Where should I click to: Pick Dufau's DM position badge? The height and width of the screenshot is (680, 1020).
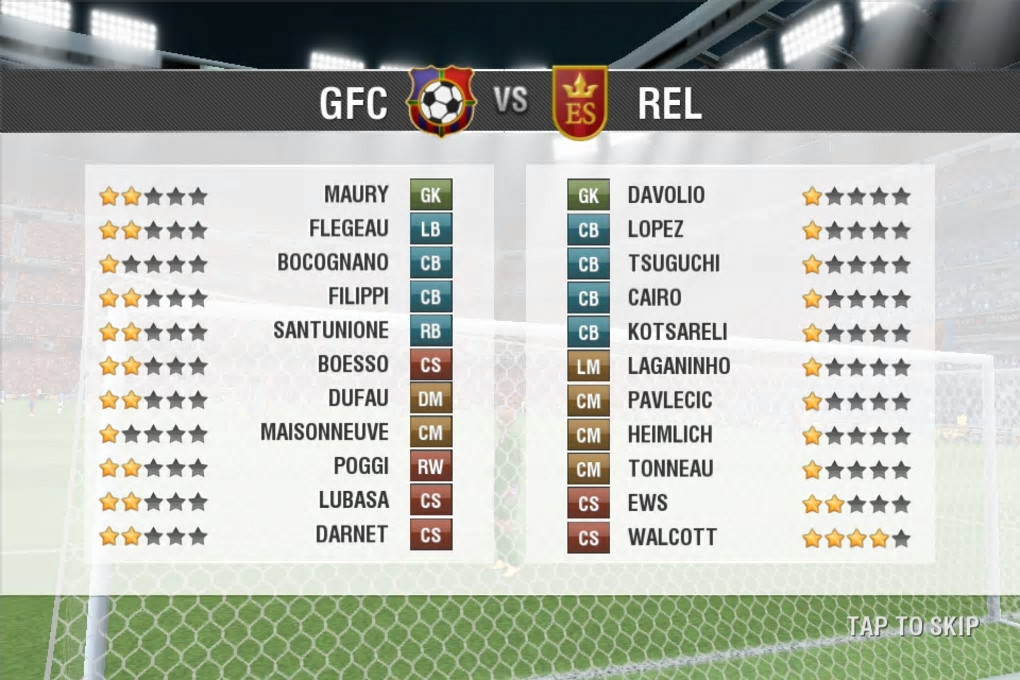(431, 399)
